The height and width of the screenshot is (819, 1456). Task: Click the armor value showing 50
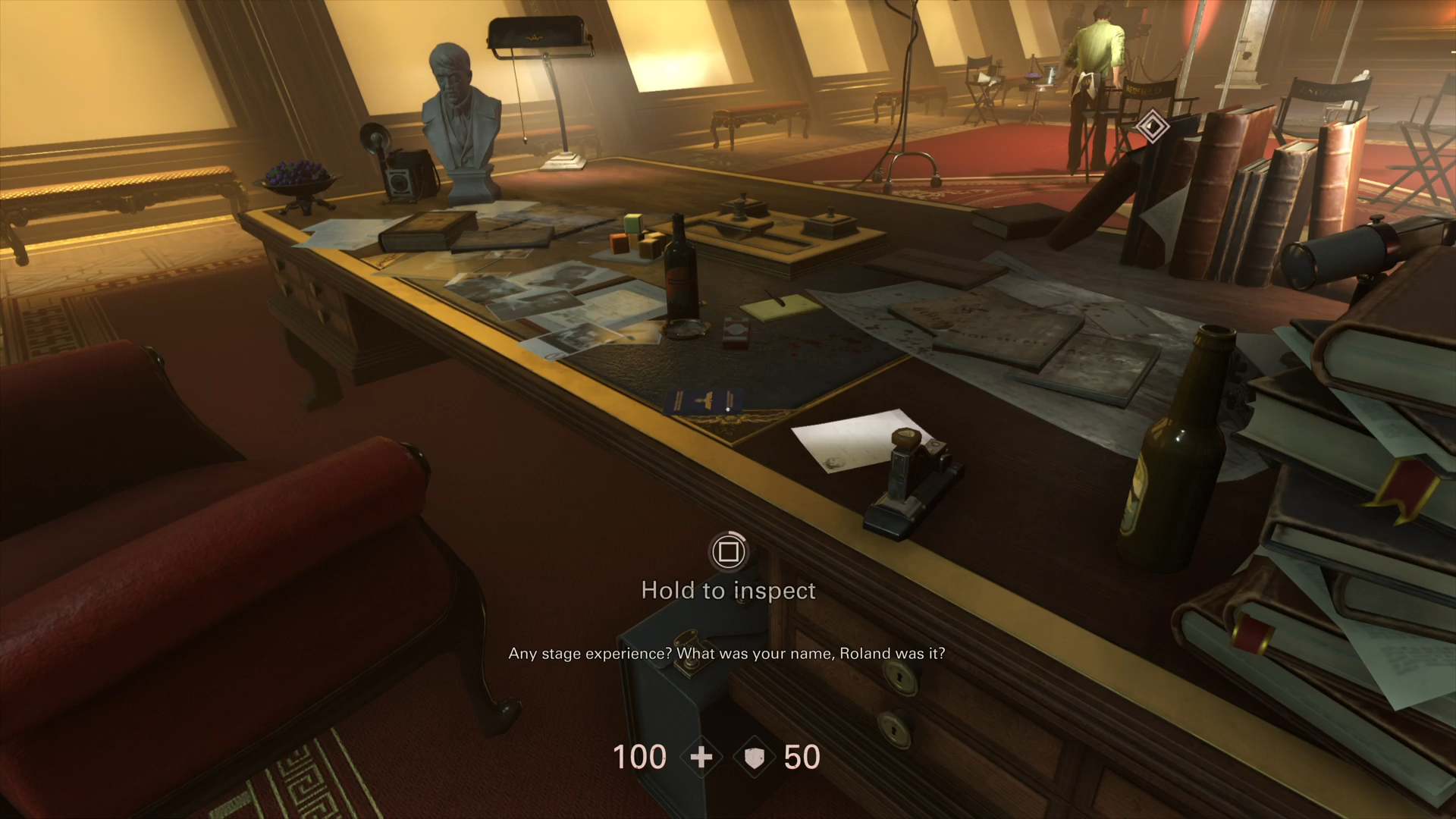pos(802,757)
